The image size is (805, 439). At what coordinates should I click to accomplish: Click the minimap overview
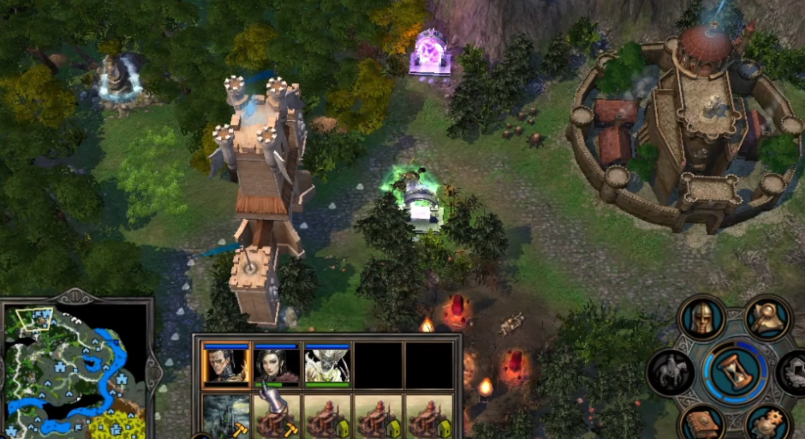click(72, 371)
